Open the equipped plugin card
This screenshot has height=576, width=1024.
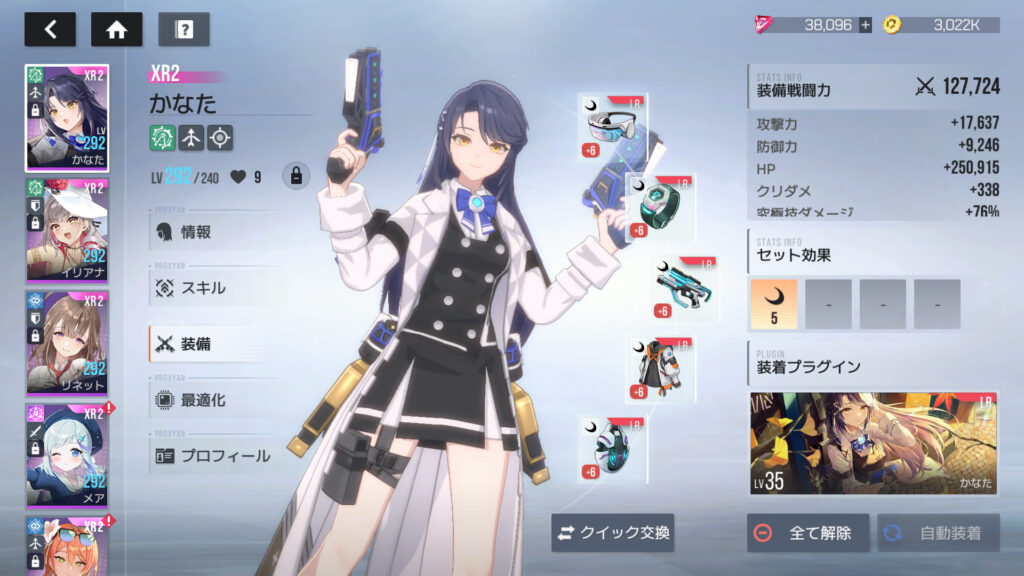tap(874, 443)
